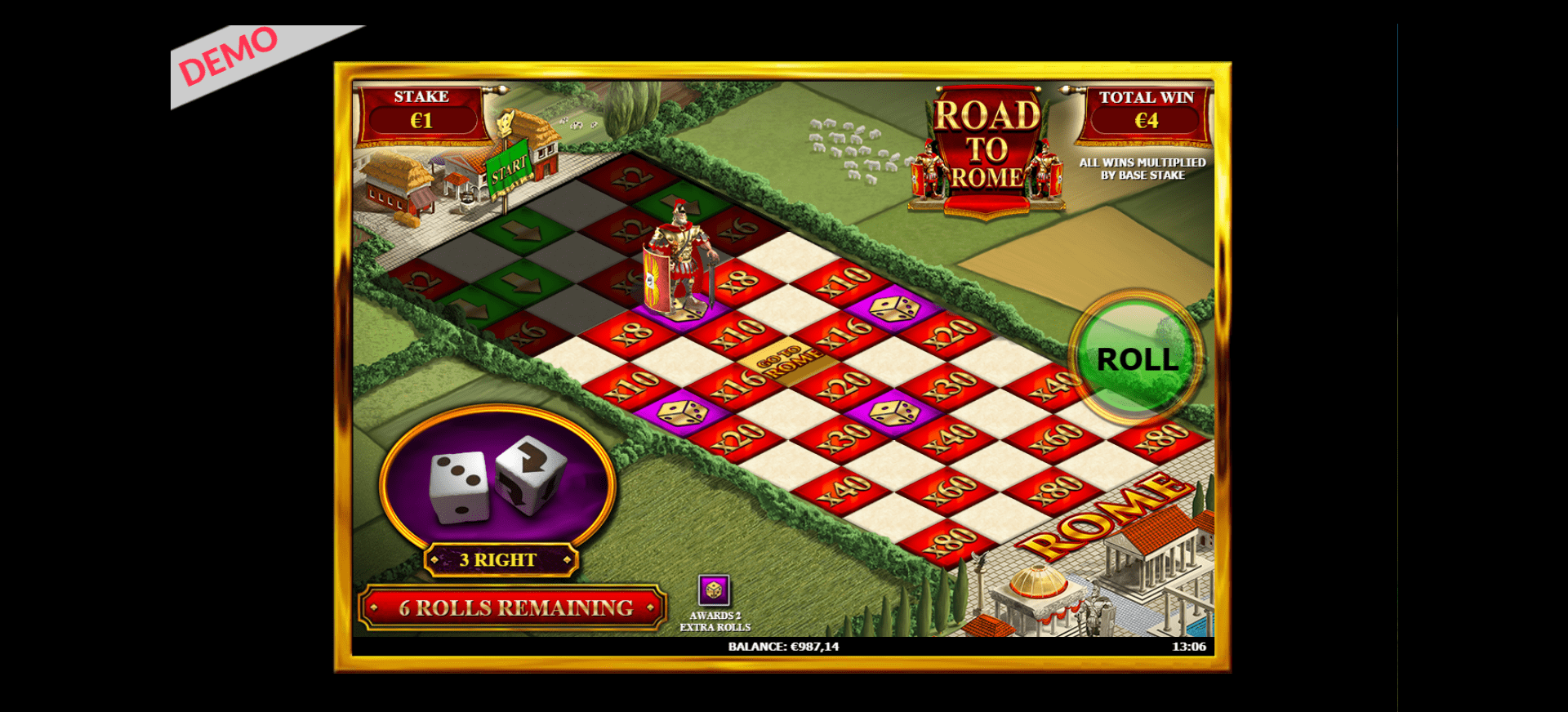
Task: Click the 3 RIGHT result plaque
Action: pos(501,560)
